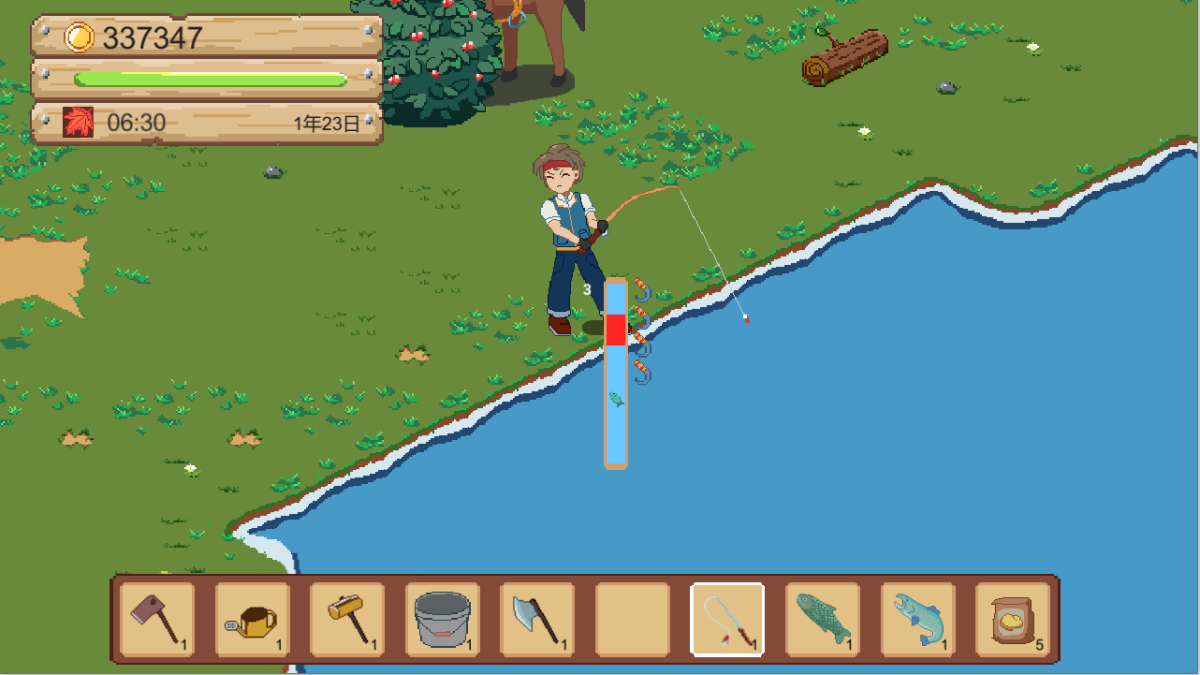Click the selected fishing rod slot
The width and height of the screenshot is (1200, 675).
tap(728, 619)
